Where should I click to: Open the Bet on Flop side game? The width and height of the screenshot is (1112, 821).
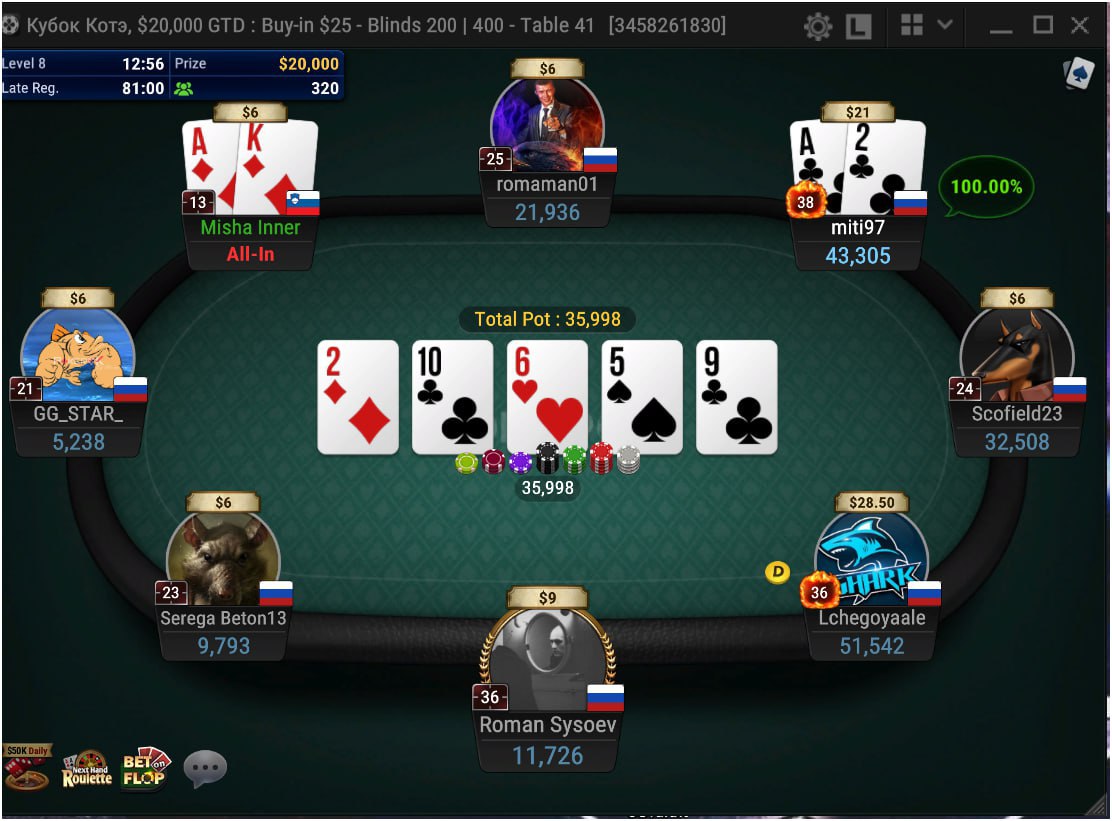pos(146,768)
